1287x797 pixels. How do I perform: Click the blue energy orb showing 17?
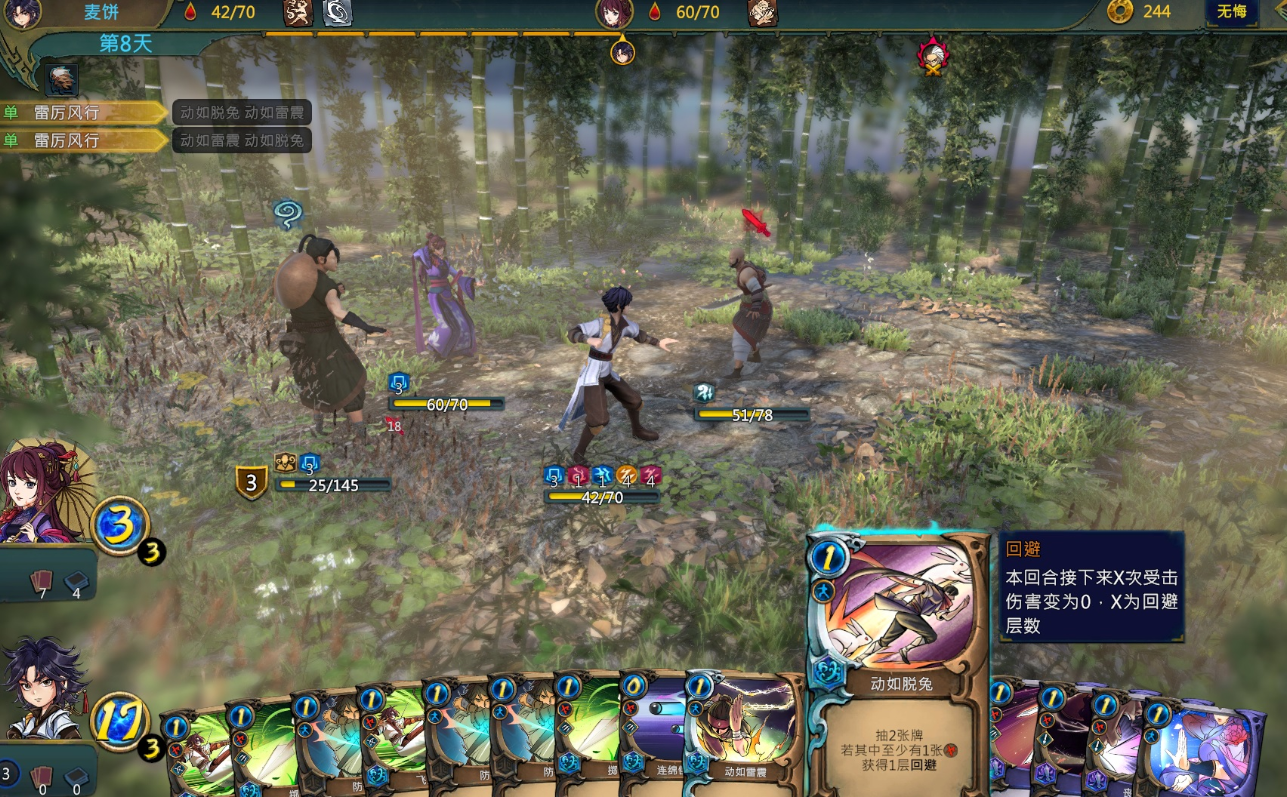(x=119, y=721)
